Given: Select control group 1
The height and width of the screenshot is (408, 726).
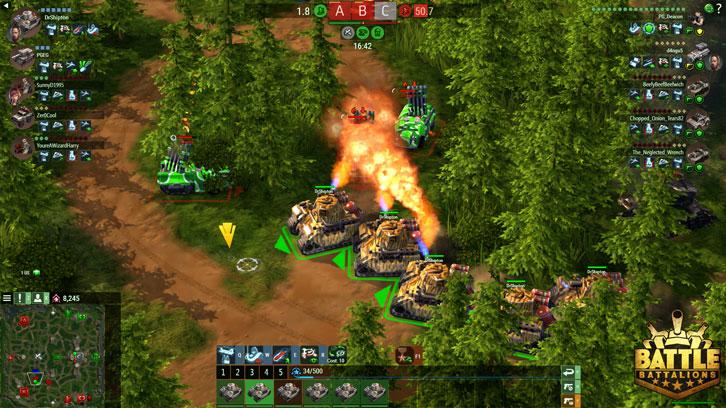Looking at the screenshot, I should [x=225, y=372].
